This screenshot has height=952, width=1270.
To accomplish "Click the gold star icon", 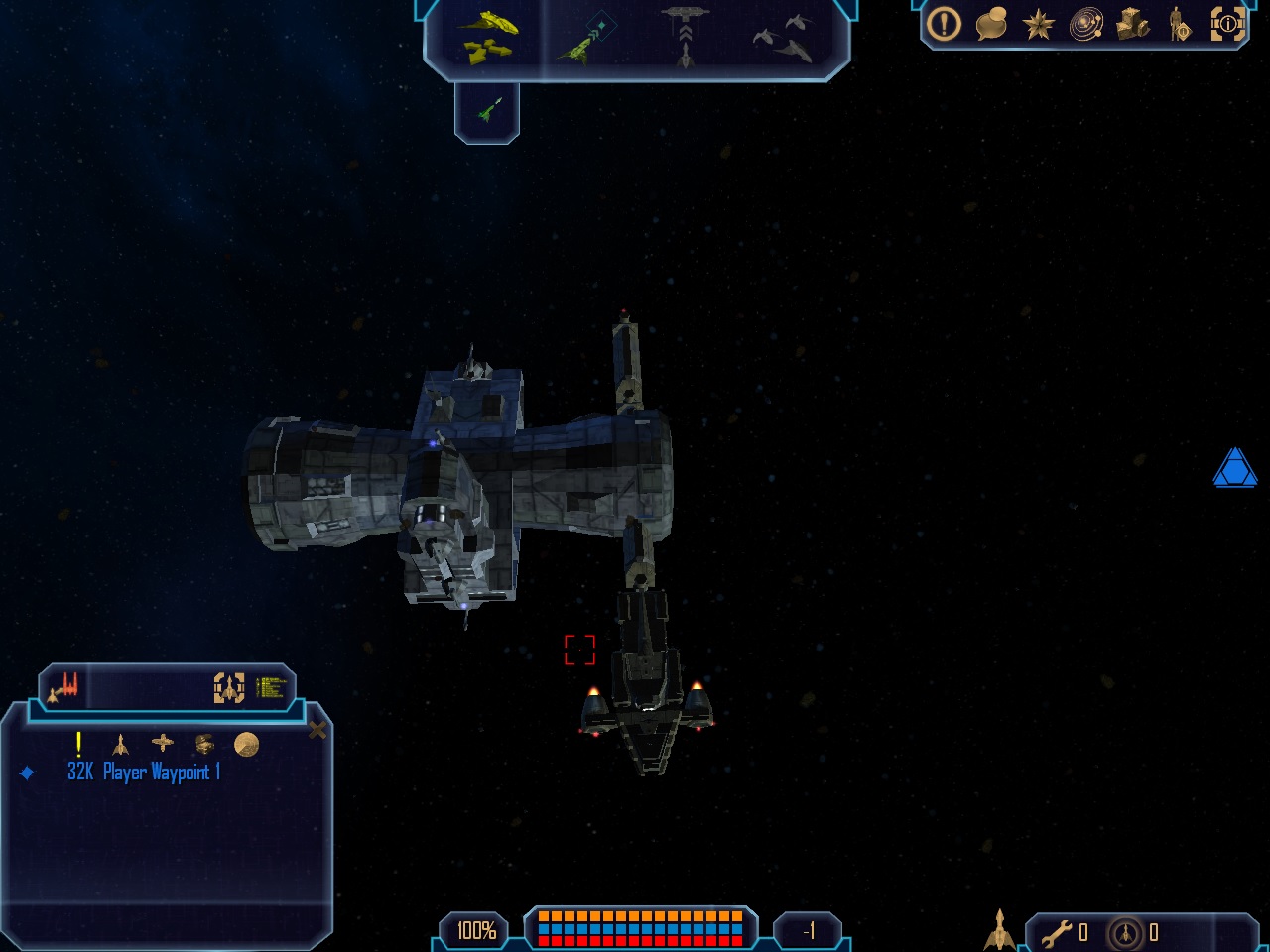I will tap(1038, 24).
